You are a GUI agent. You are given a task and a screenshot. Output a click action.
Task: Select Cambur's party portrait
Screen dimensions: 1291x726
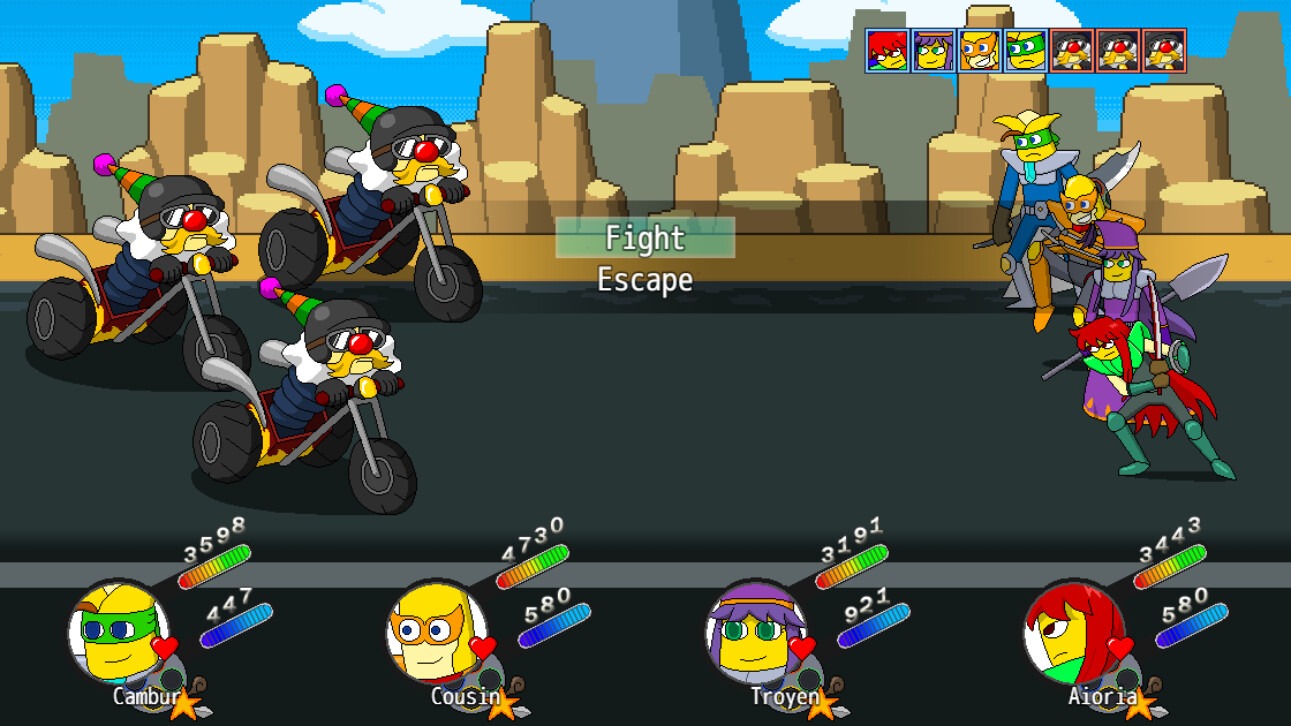coord(118,633)
